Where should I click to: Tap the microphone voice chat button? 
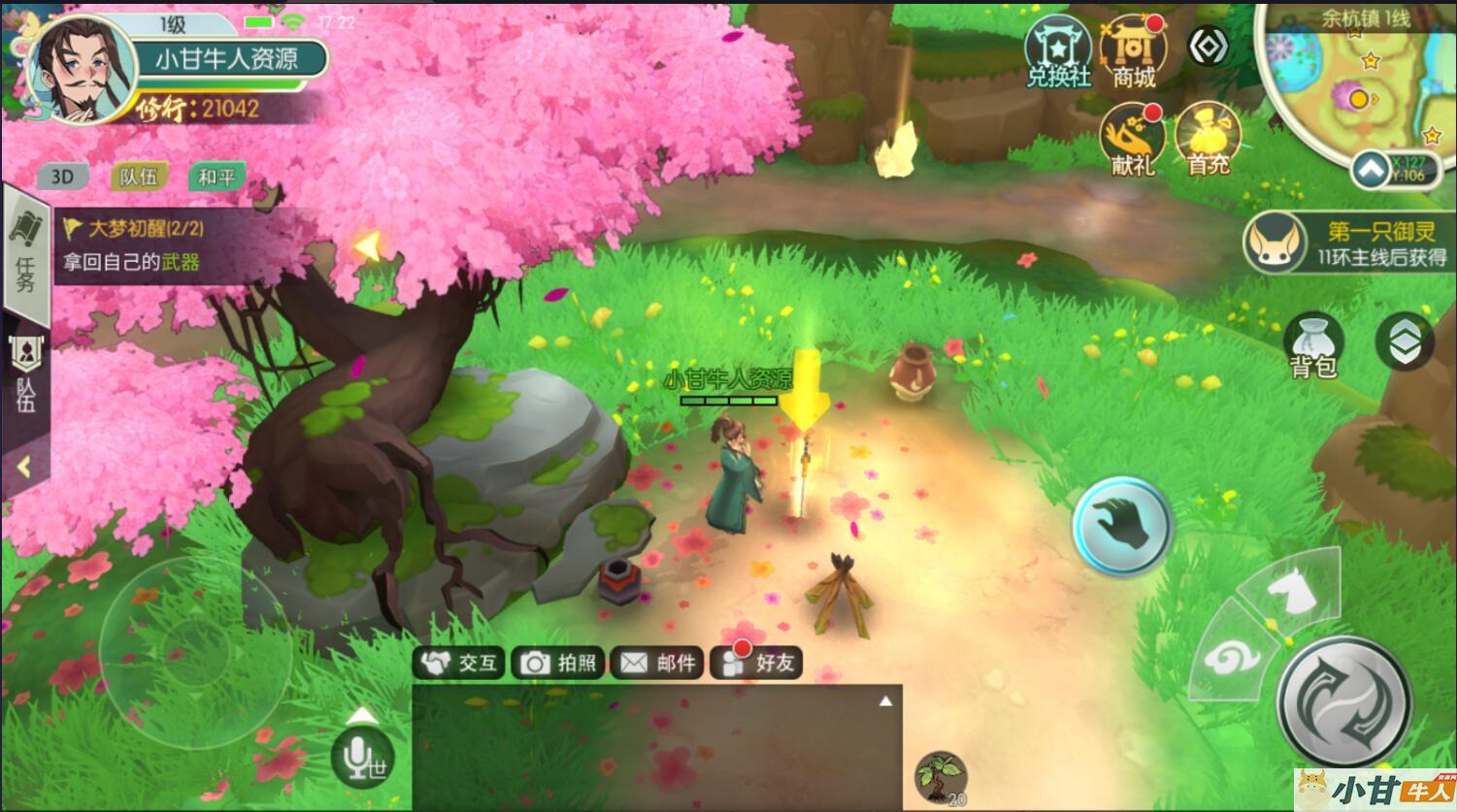point(361,756)
